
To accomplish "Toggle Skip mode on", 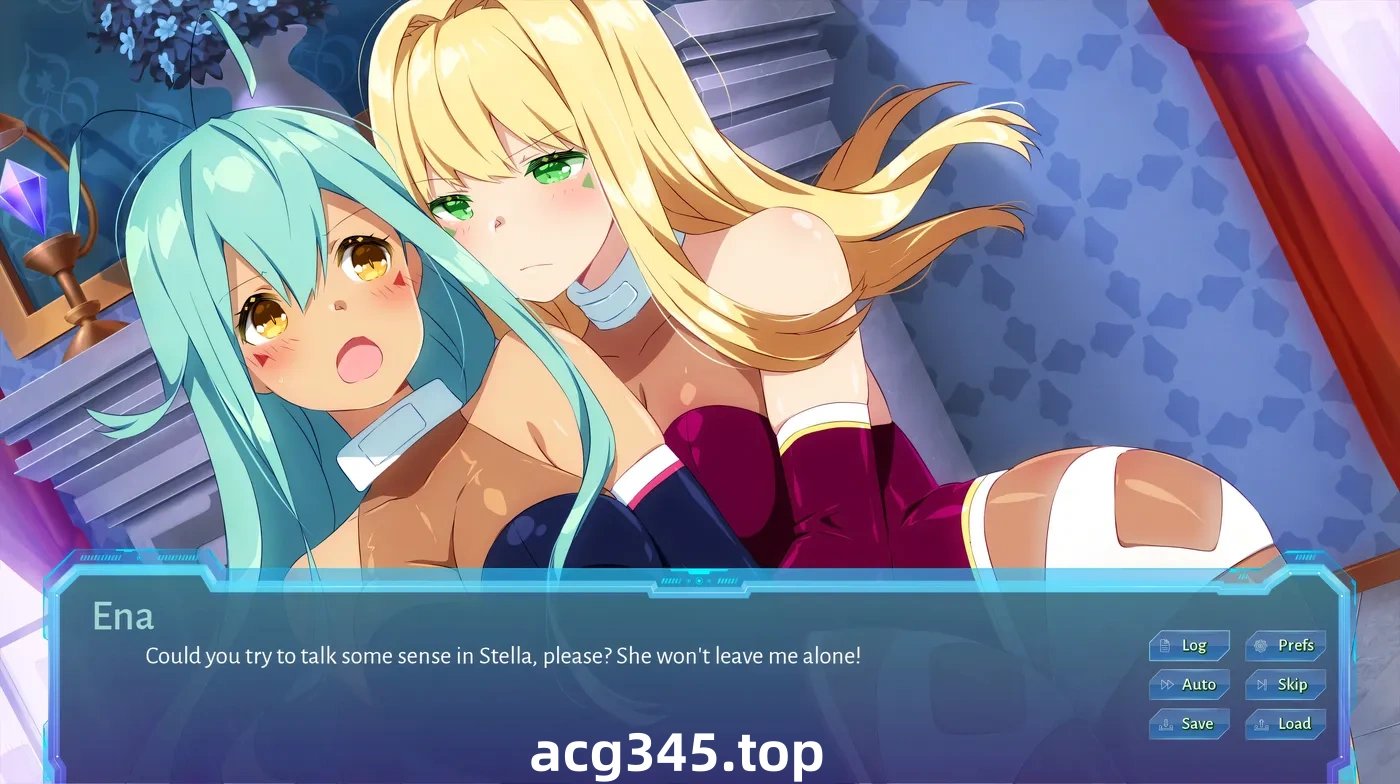I will [1284, 684].
